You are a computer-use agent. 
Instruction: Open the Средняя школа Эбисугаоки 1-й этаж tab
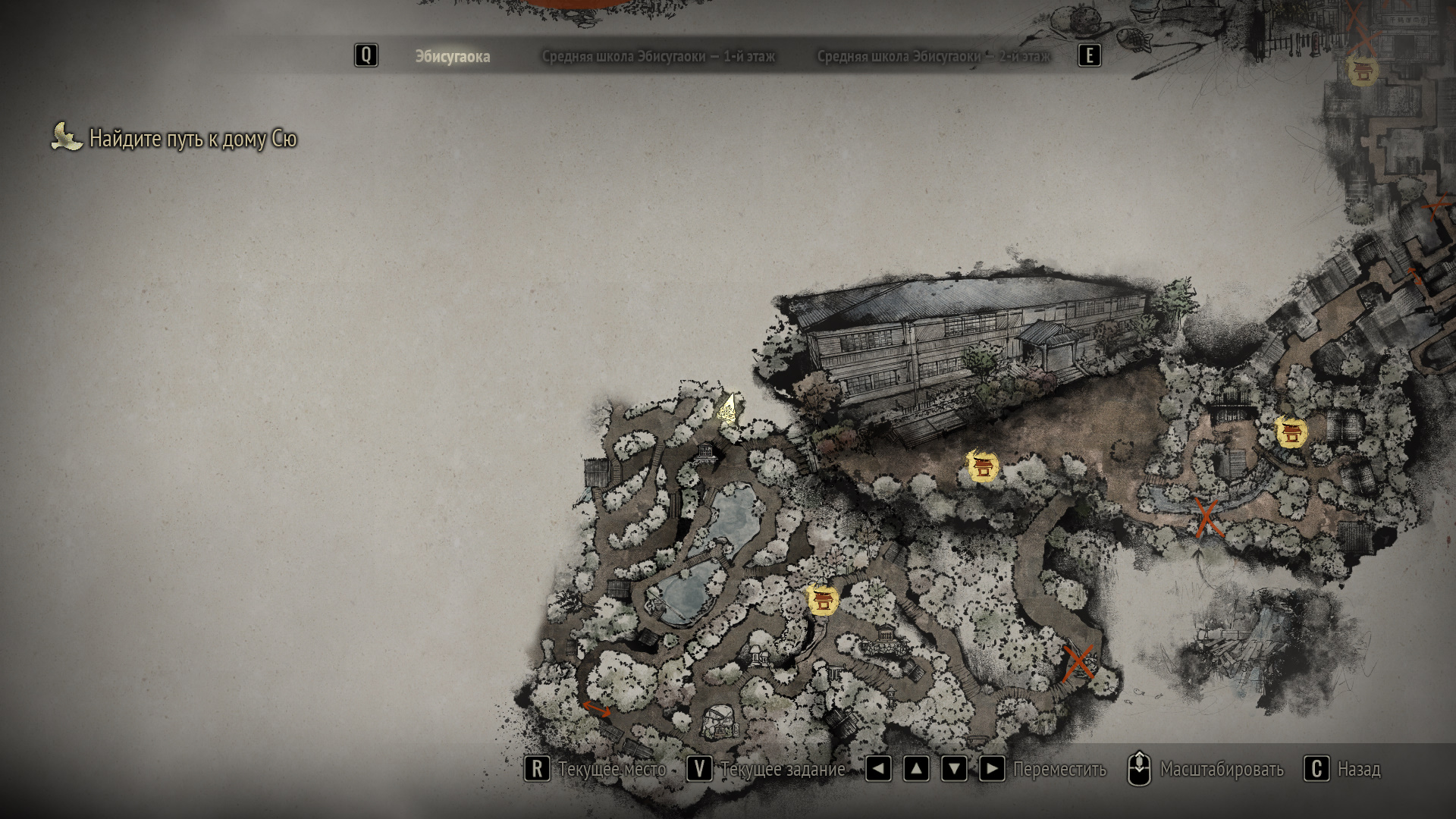coord(658,57)
